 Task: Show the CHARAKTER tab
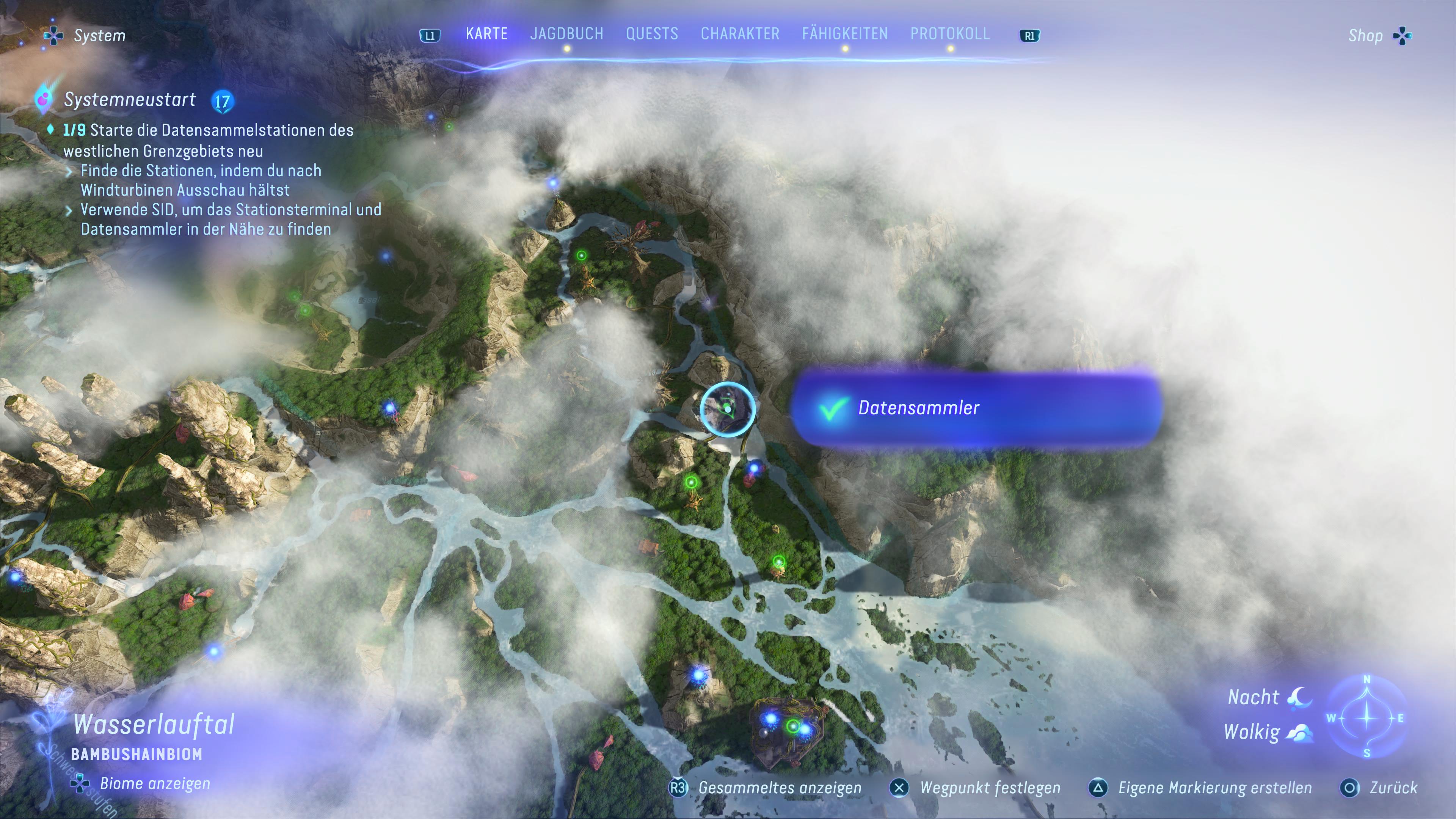740,34
